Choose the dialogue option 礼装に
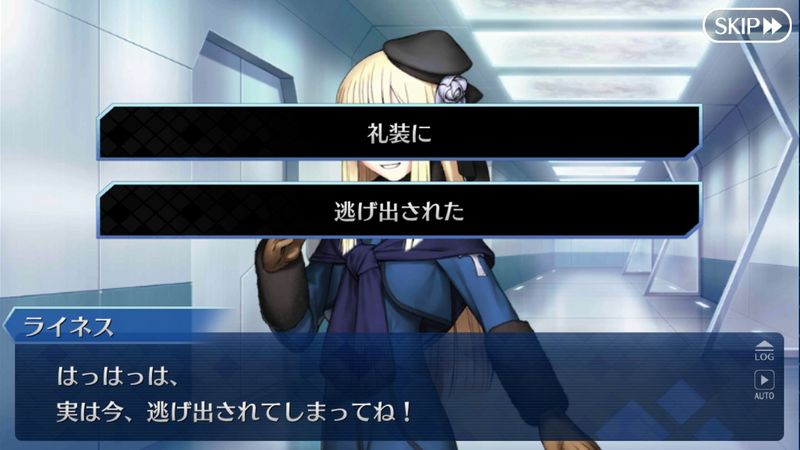The image size is (800, 450). click(399, 132)
